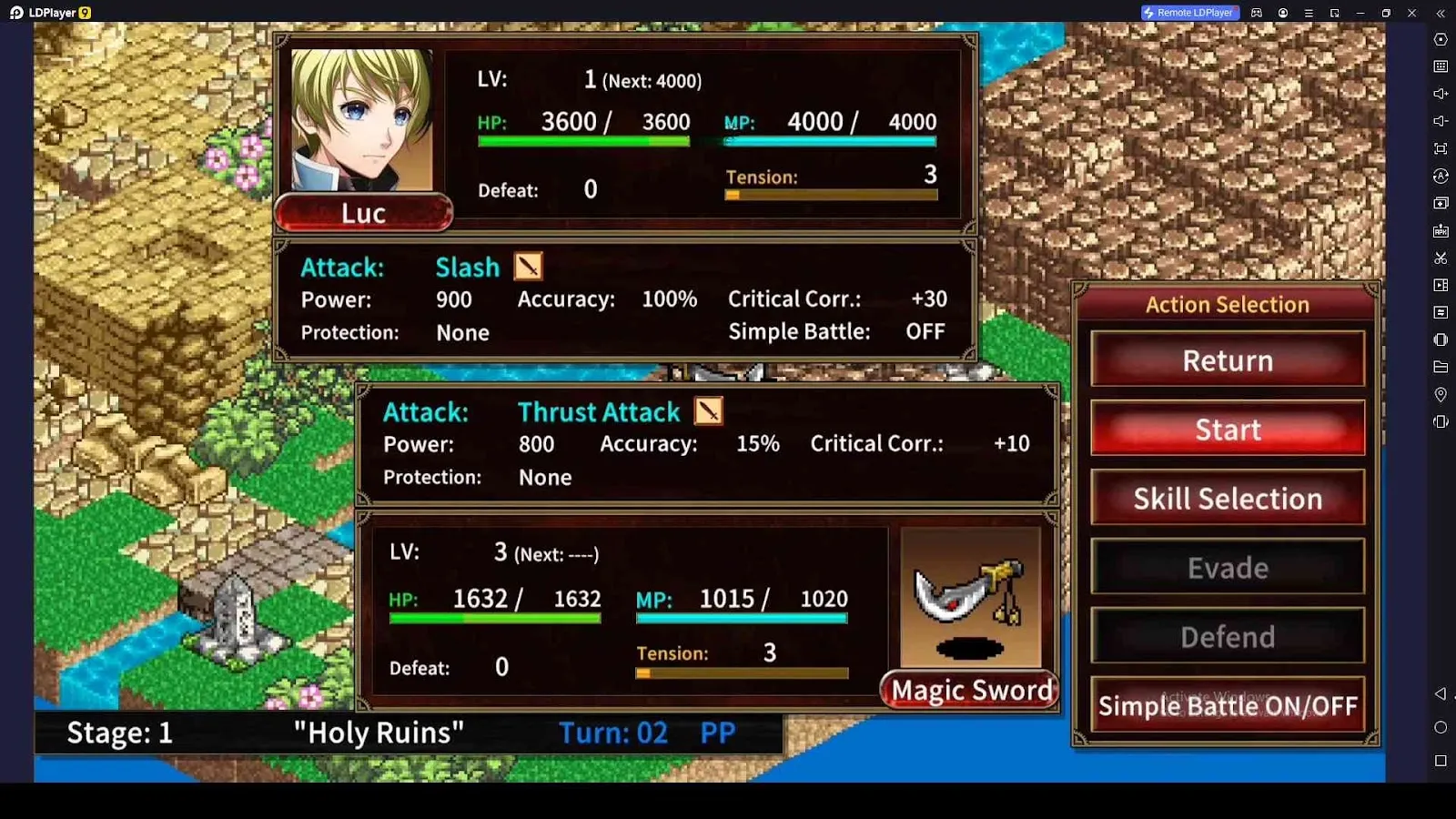This screenshot has height=819, width=1456.
Task: Open Skill Selection
Action: tap(1227, 499)
